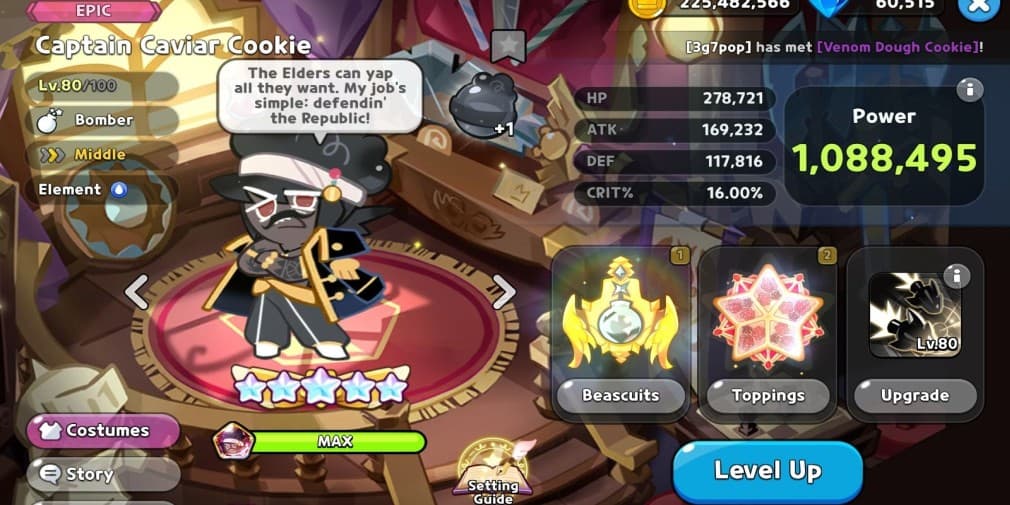Switch to the previous cookie with left arrow

pos(137,292)
